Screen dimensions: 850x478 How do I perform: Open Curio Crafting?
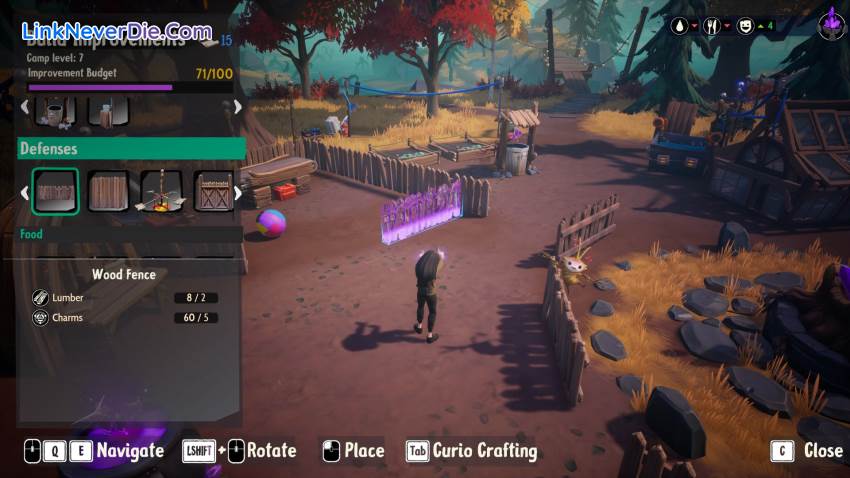coord(471,451)
